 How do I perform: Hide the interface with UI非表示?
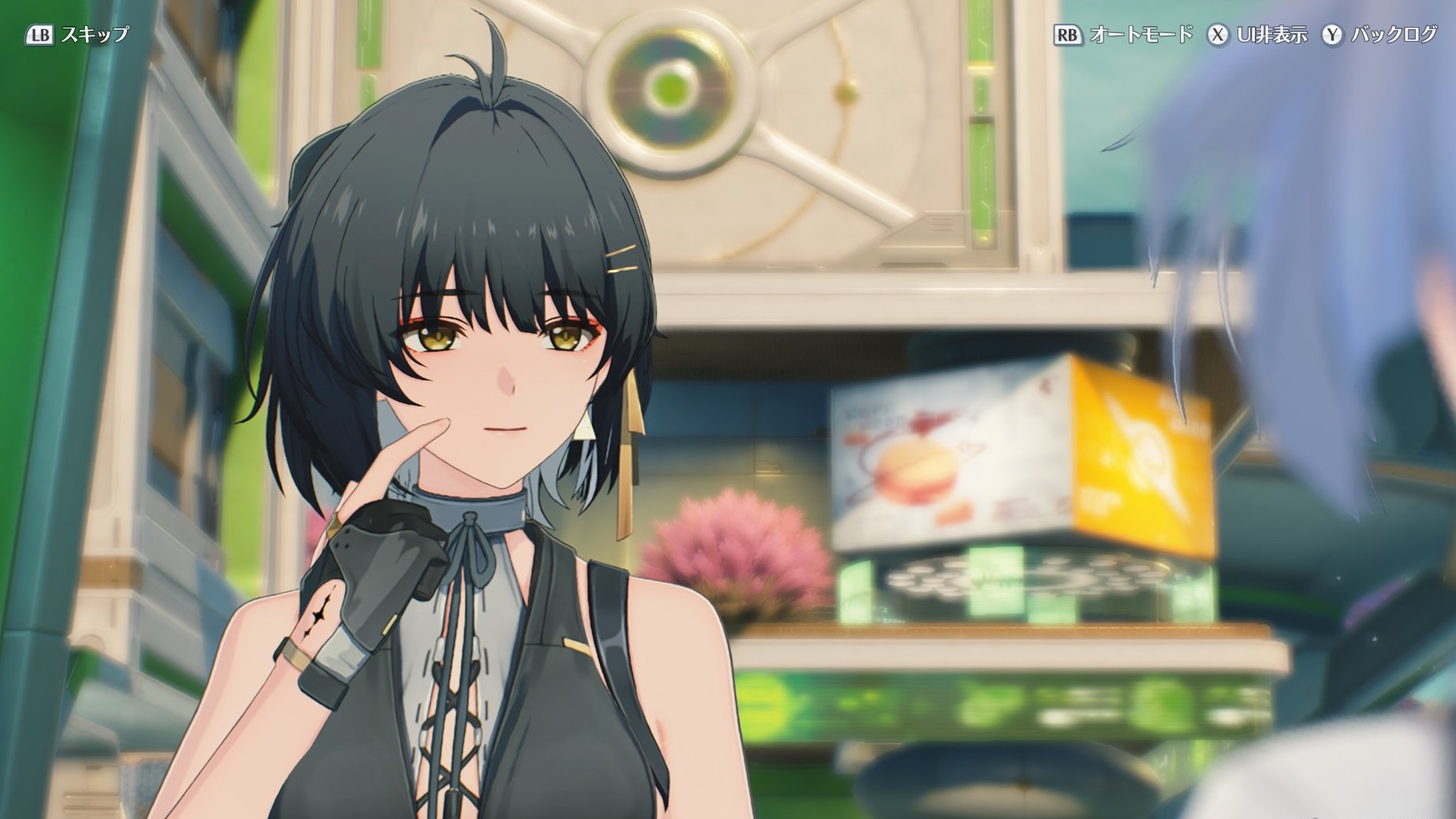[1257, 35]
